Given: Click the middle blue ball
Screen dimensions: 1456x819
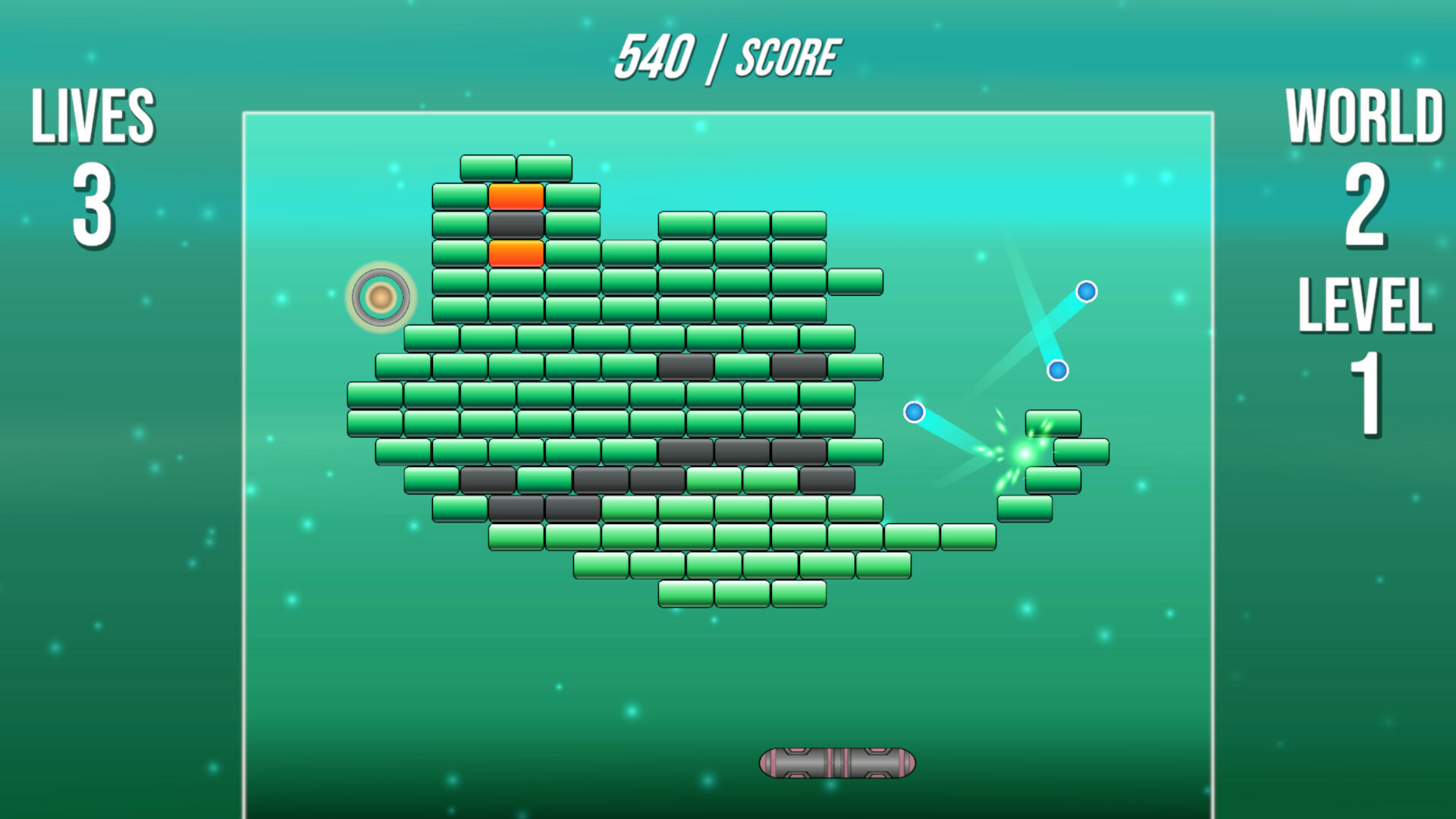Looking at the screenshot, I should [x=1059, y=369].
